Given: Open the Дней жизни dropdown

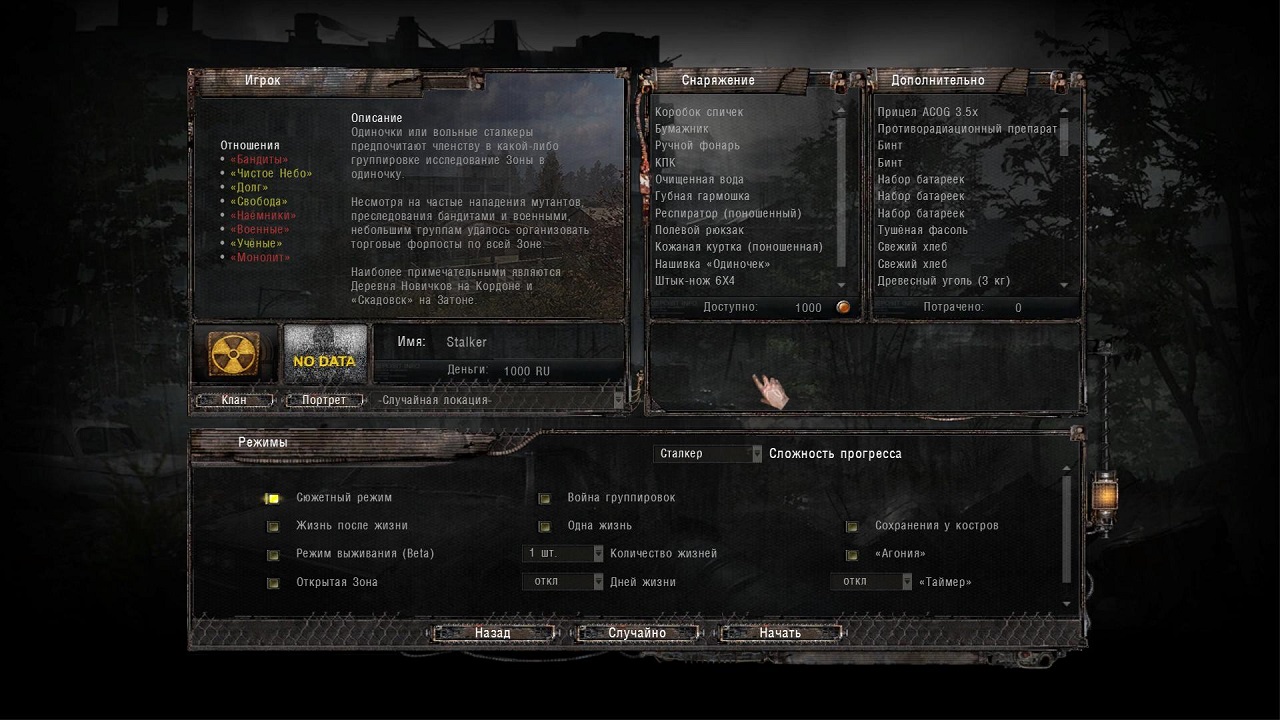Looking at the screenshot, I should coord(563,582).
